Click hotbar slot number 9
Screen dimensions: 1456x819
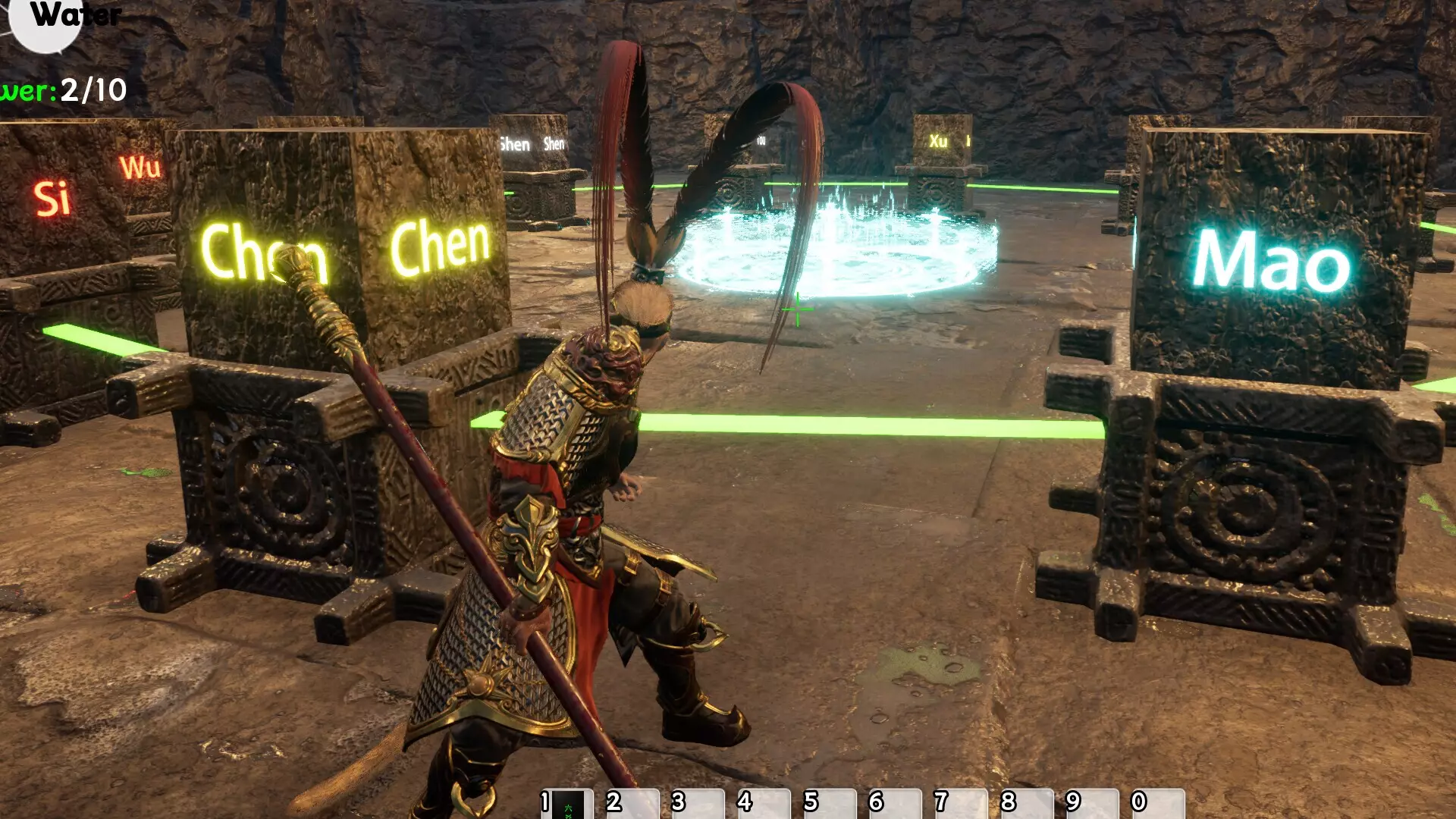(x=1093, y=804)
